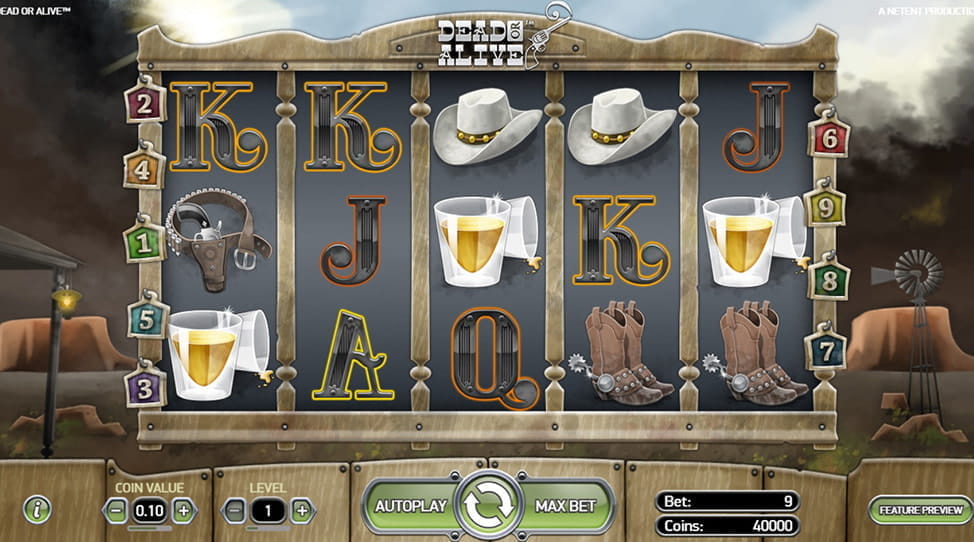Raise the bet level

(x=302, y=510)
